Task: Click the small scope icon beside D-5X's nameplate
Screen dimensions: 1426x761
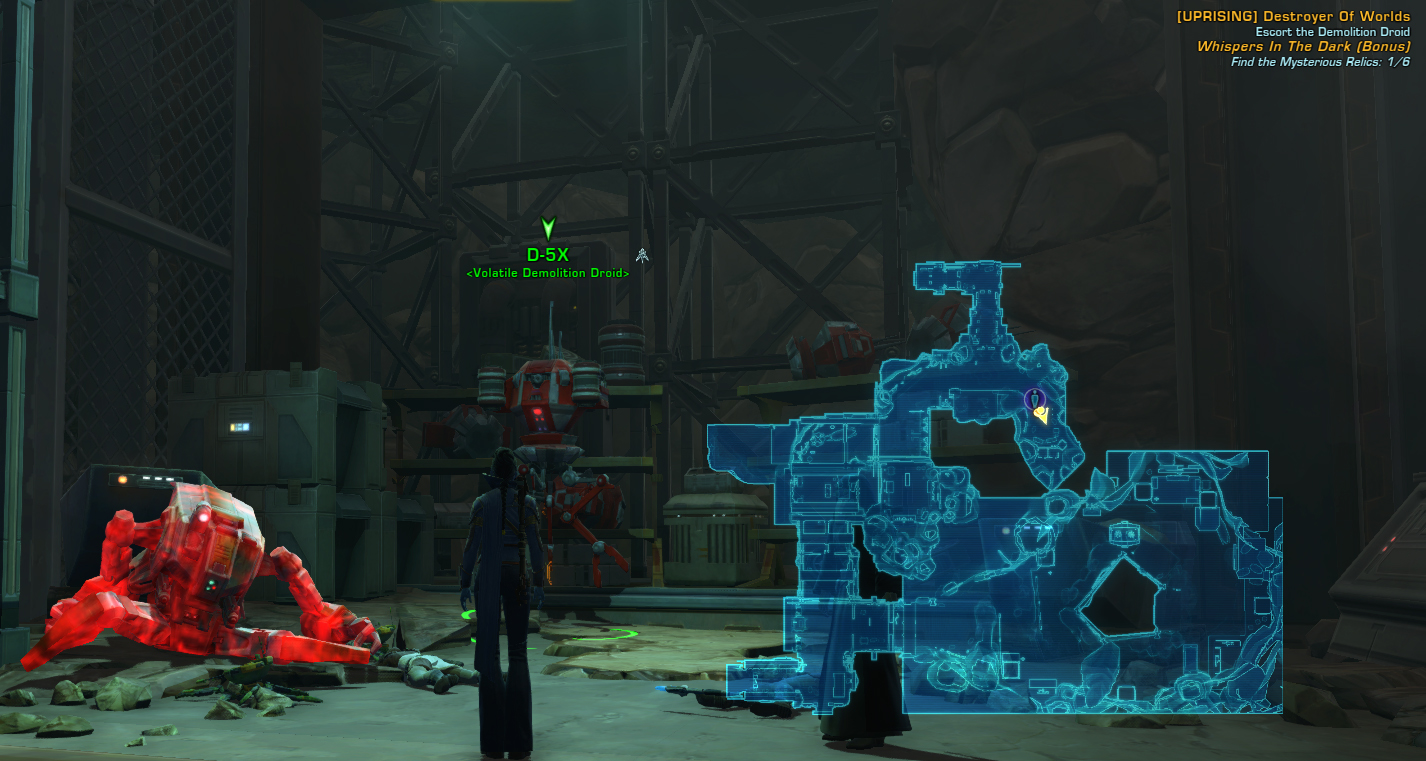Action: coord(641,255)
